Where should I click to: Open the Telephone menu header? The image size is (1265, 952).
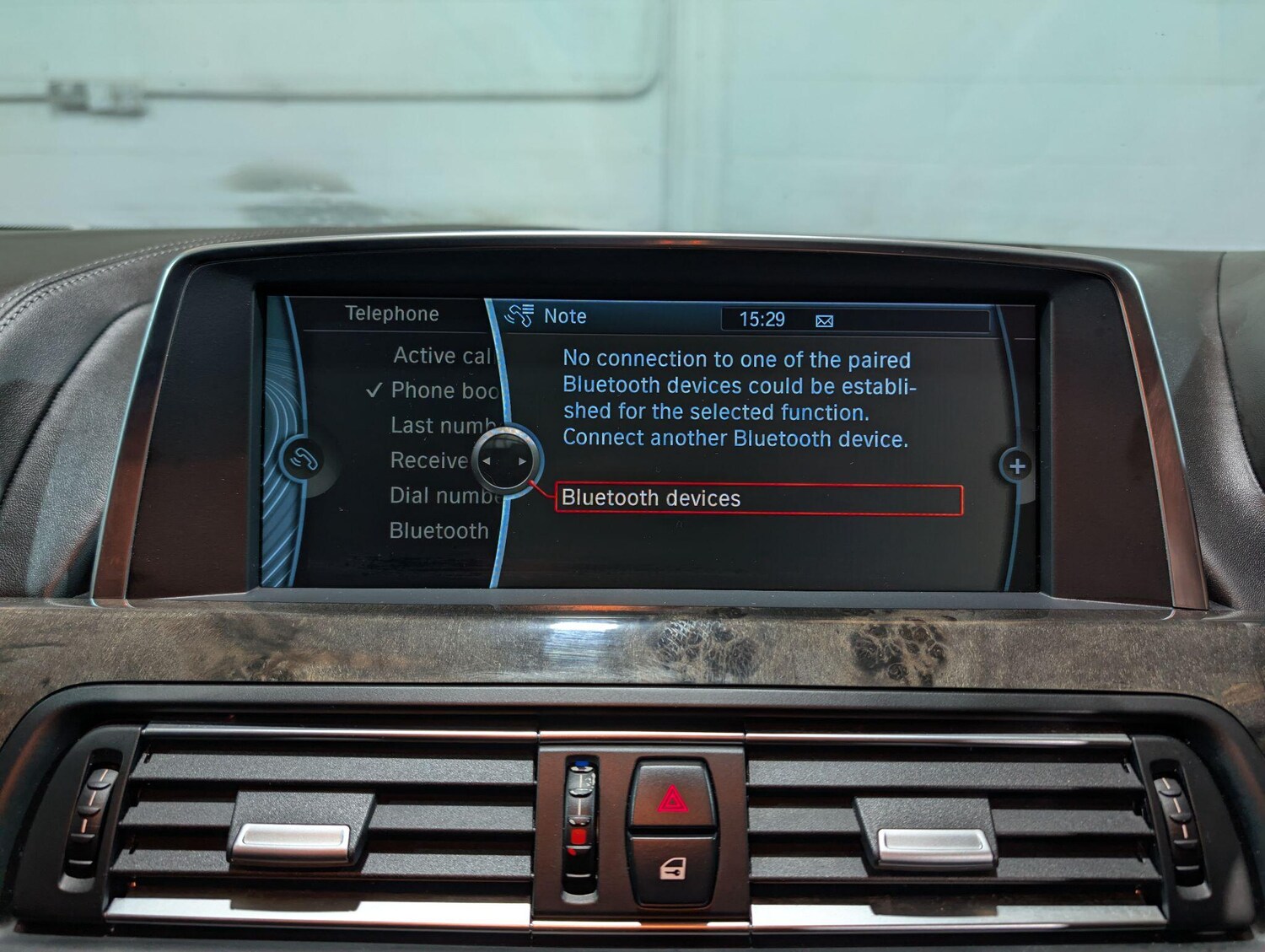point(390,314)
